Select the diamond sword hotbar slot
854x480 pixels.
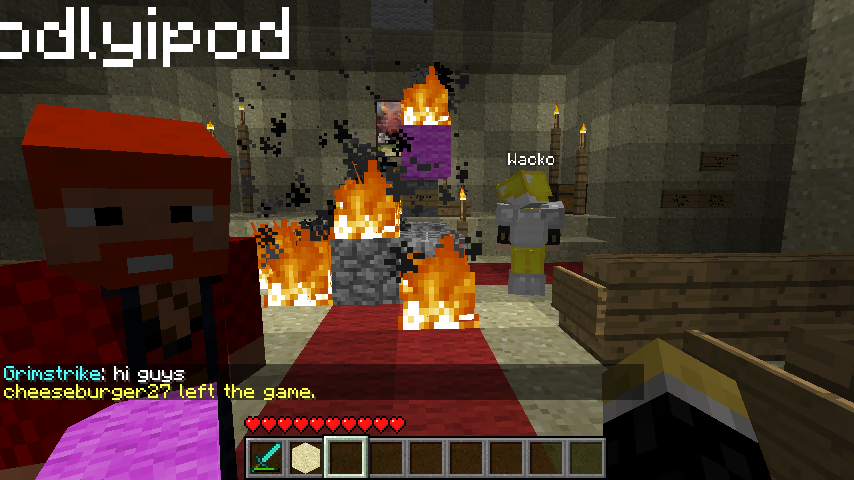(265, 457)
